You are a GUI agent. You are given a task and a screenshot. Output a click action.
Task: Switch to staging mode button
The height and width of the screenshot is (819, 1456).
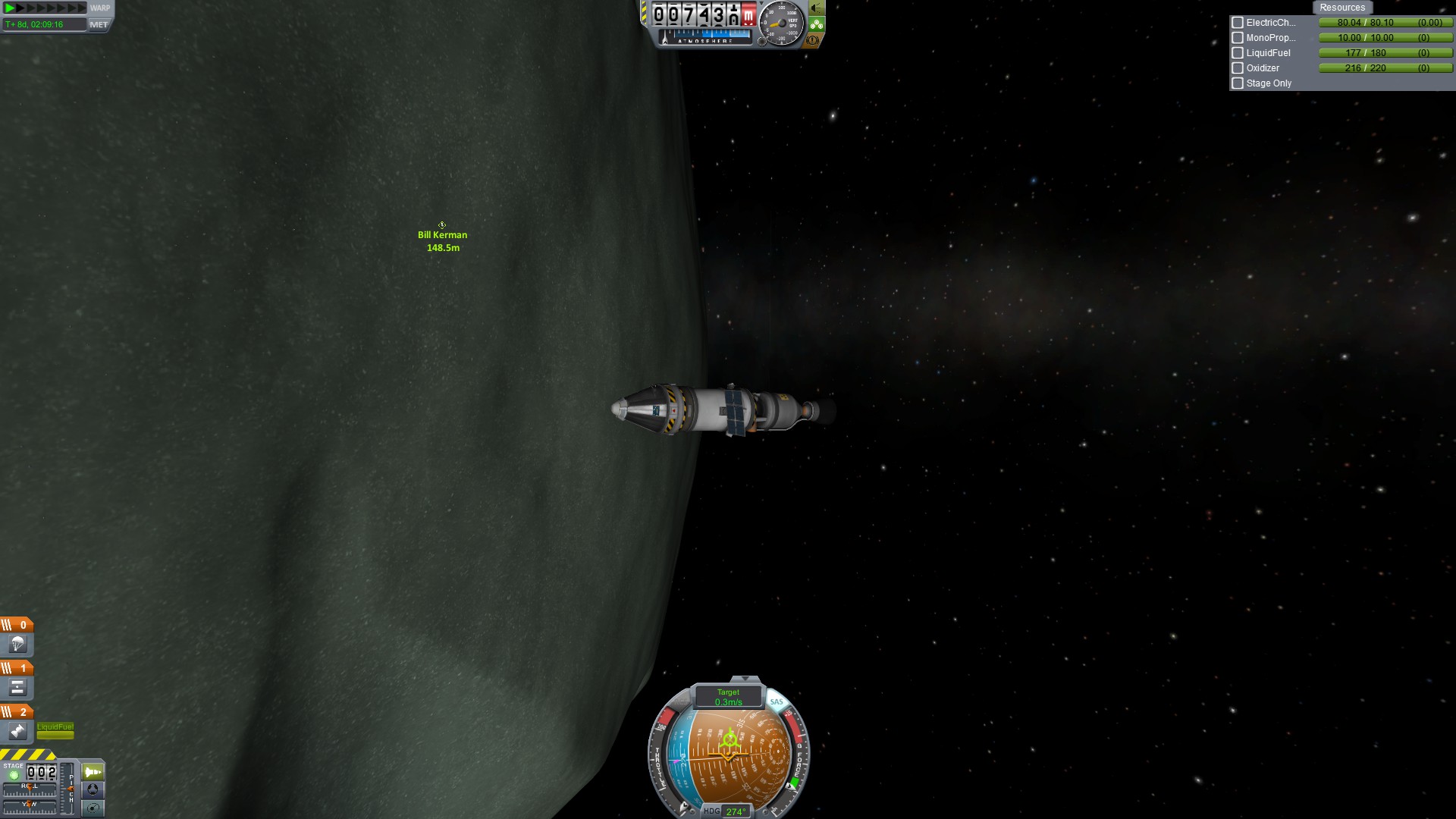point(93,772)
